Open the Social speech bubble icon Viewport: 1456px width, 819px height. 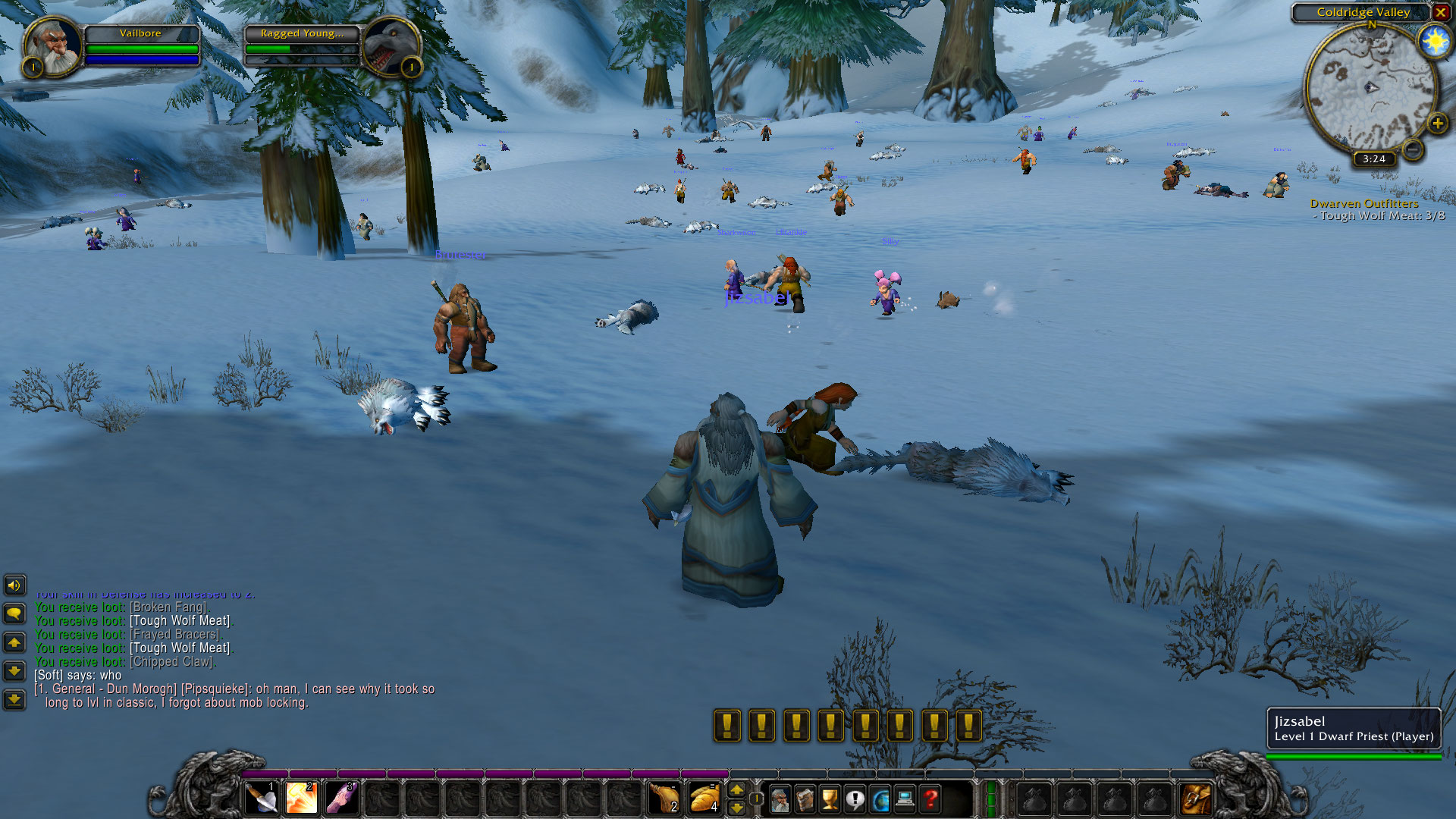click(x=855, y=799)
